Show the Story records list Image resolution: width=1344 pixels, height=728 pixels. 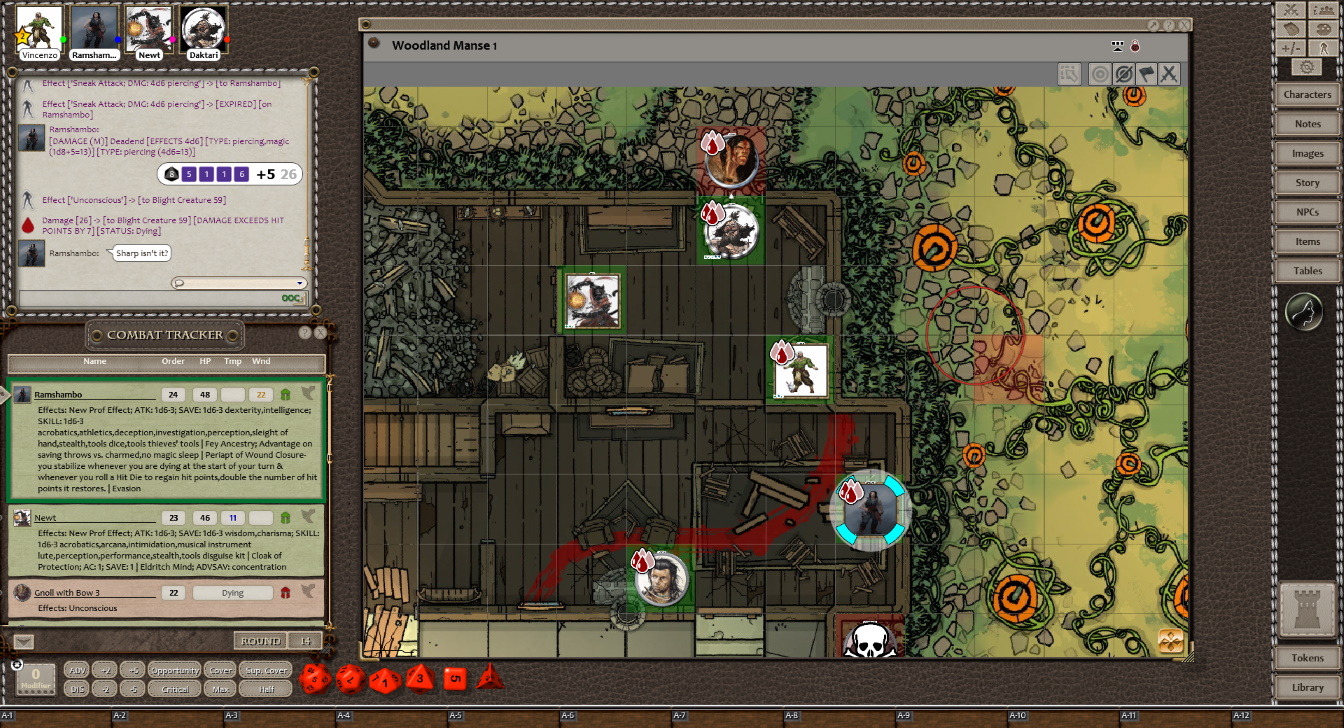(x=1307, y=183)
